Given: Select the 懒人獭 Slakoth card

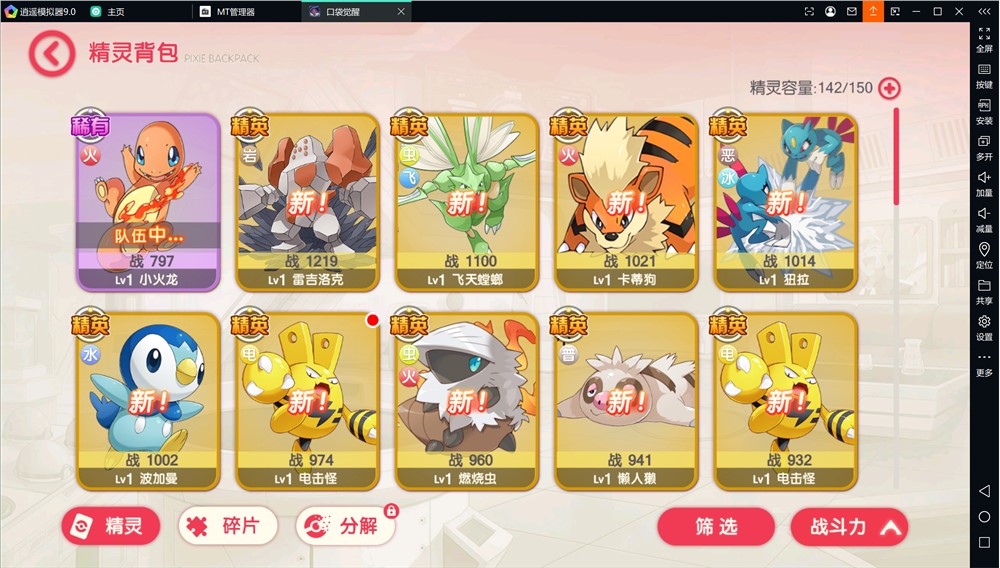Looking at the screenshot, I should point(627,400).
